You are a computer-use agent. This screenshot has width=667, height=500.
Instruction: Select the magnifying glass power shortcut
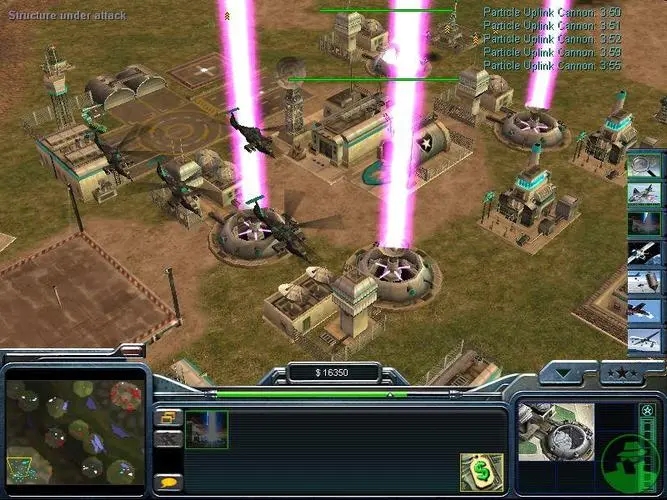pyautogui.click(x=645, y=164)
